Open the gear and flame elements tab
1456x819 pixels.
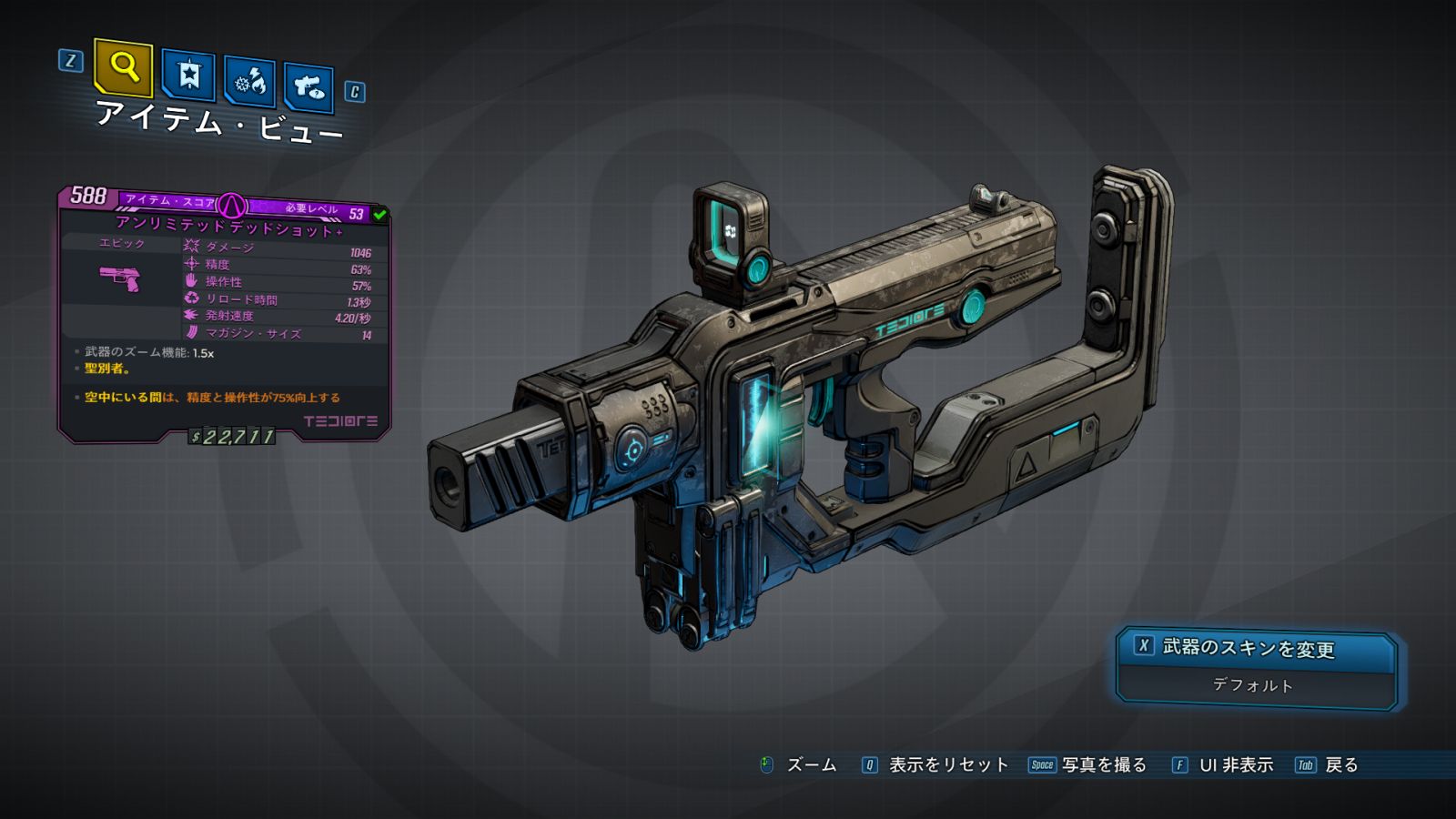pos(249,82)
